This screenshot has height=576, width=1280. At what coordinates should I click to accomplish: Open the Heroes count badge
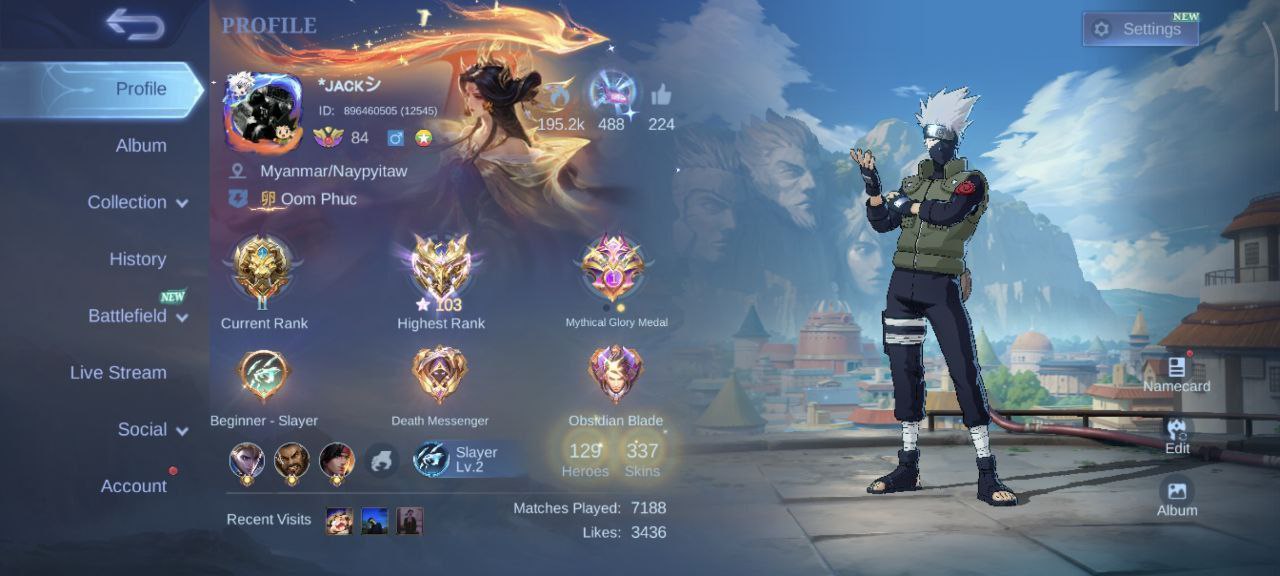click(585, 456)
